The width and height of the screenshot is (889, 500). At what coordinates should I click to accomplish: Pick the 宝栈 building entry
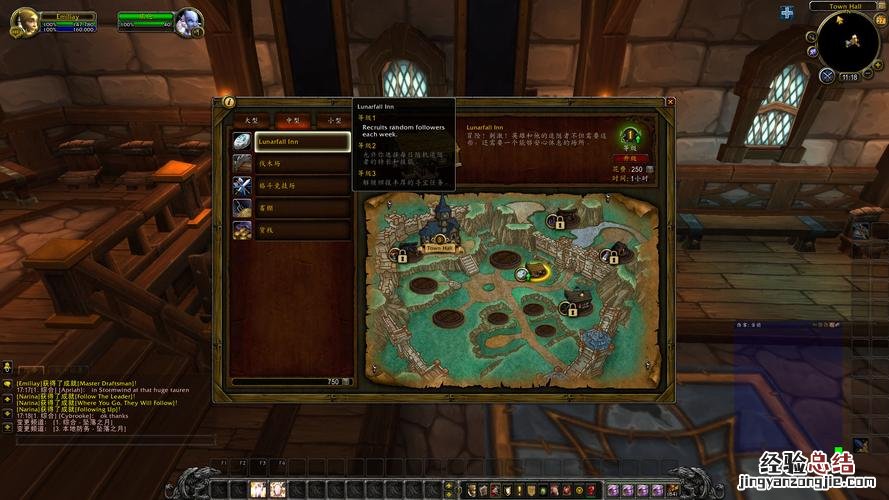(301, 230)
